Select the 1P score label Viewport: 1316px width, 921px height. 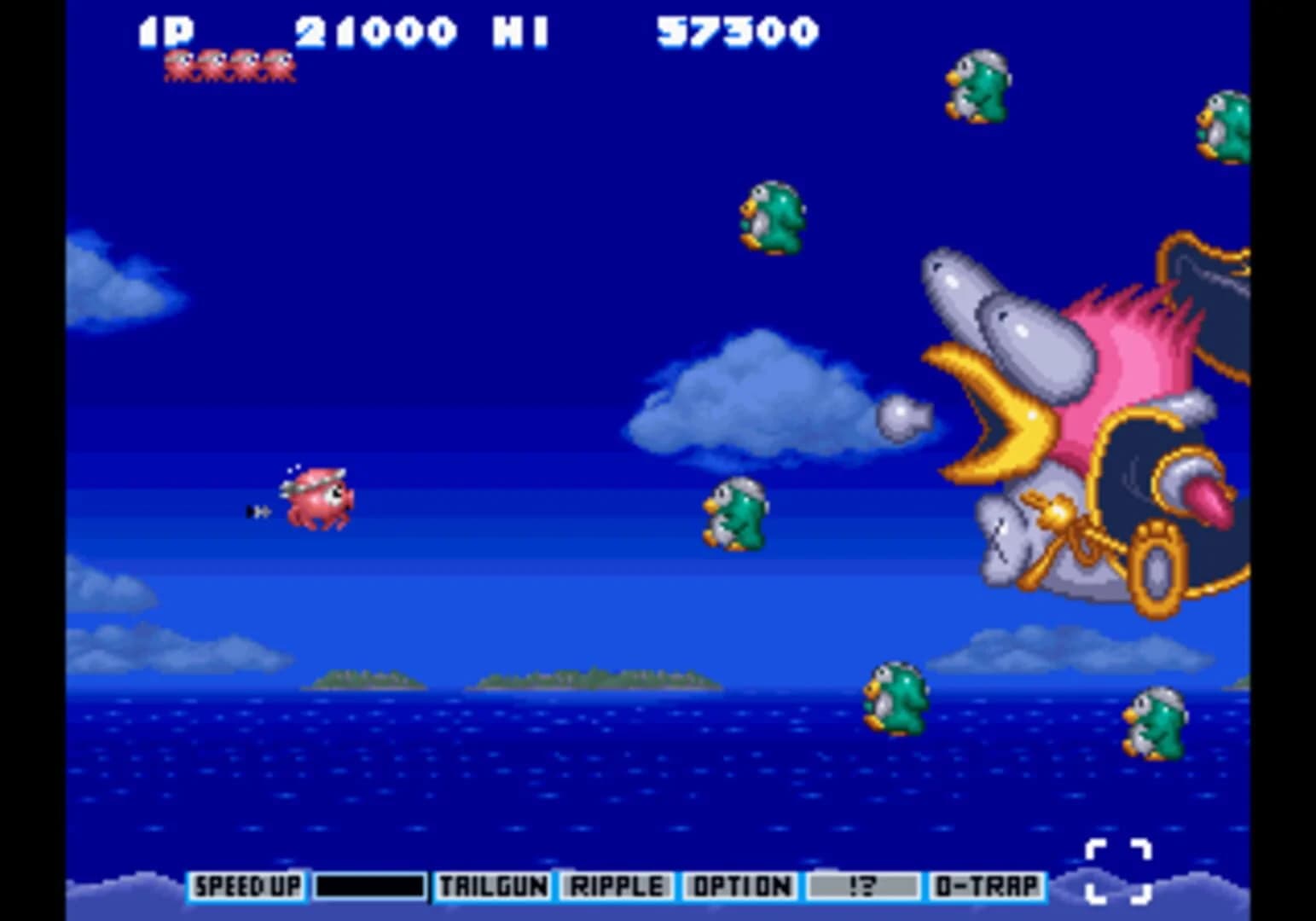coord(166,31)
